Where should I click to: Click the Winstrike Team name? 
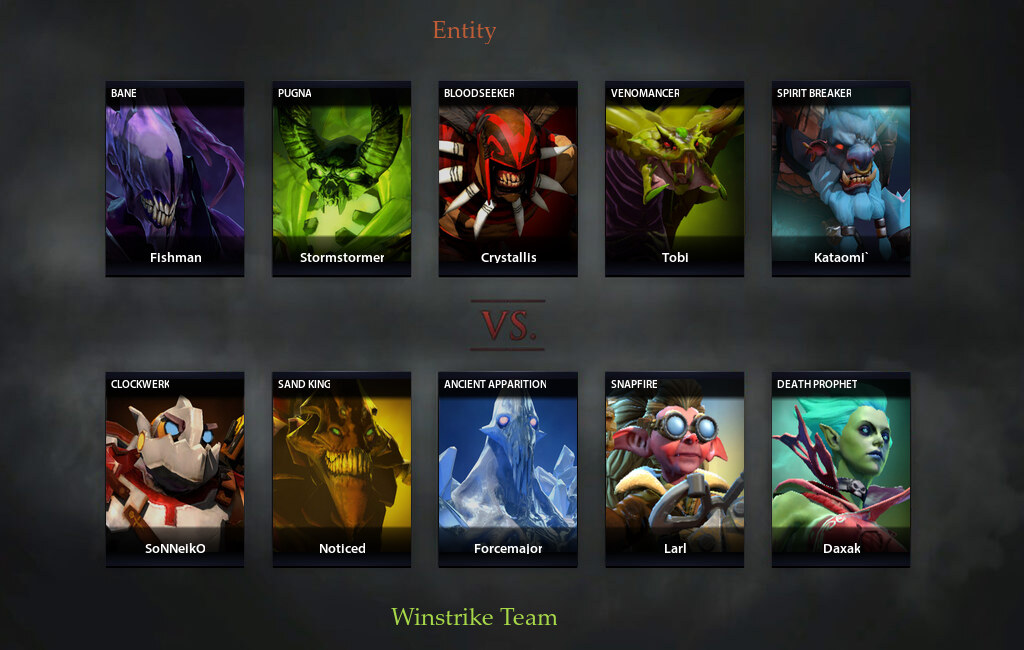[x=474, y=617]
